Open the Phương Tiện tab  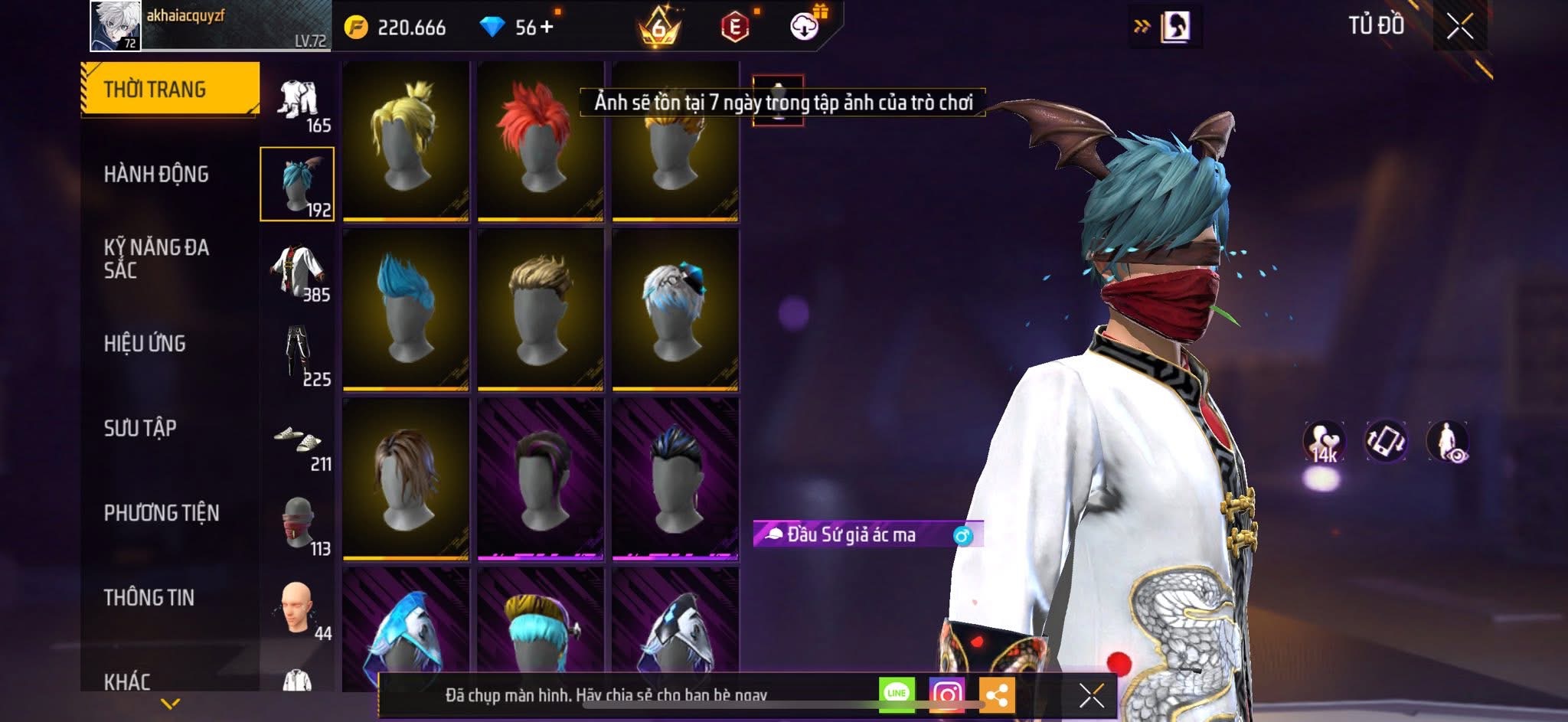coord(161,513)
